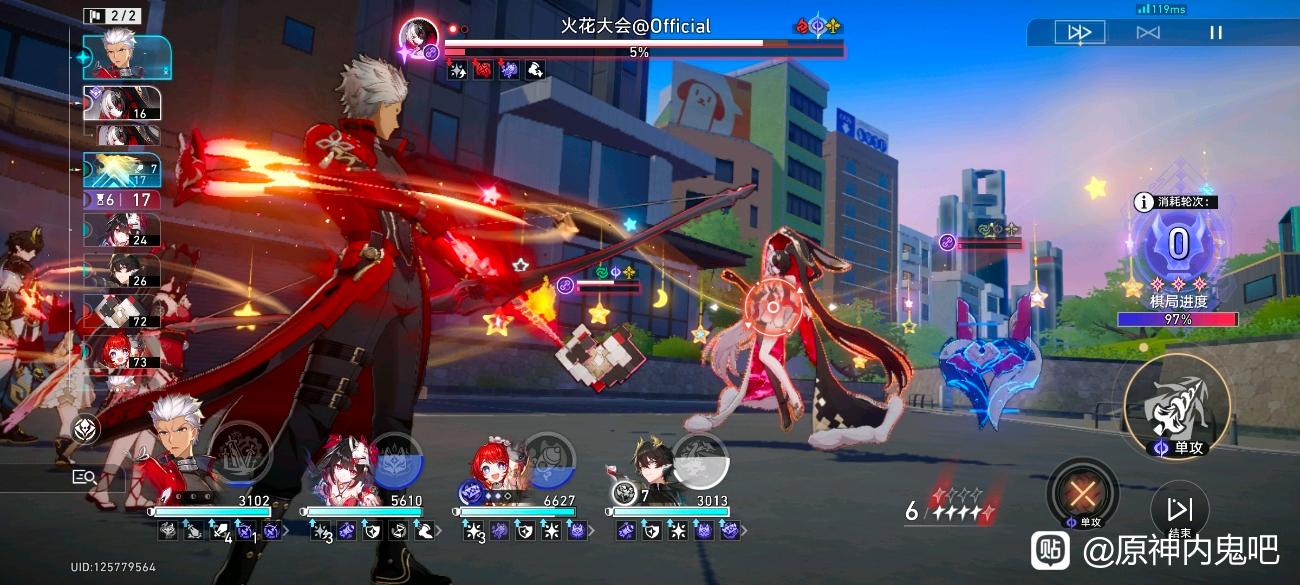Inspect the boss portrait beside 火花大会@Official
1300x585 pixels.
pyautogui.click(x=419, y=38)
